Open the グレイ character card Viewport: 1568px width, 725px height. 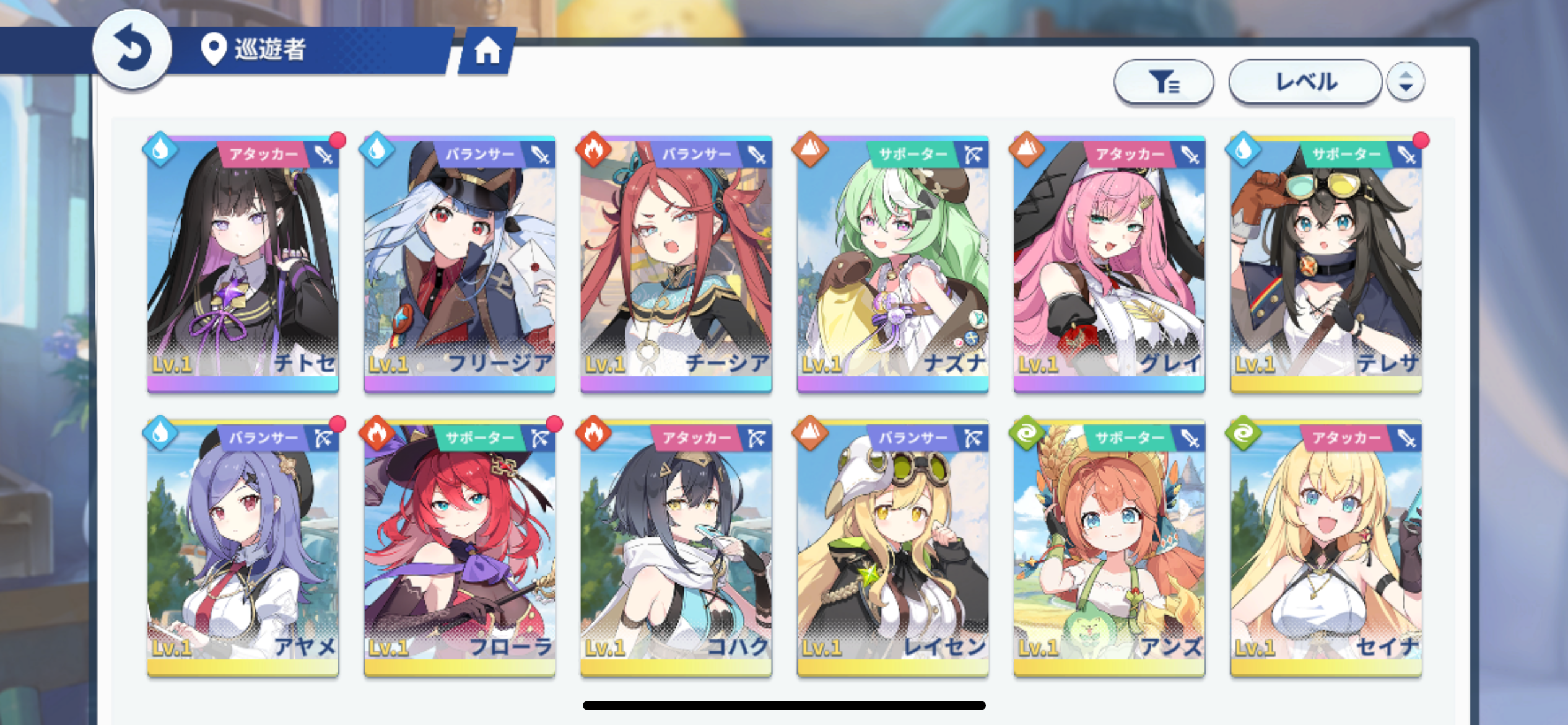[1109, 263]
